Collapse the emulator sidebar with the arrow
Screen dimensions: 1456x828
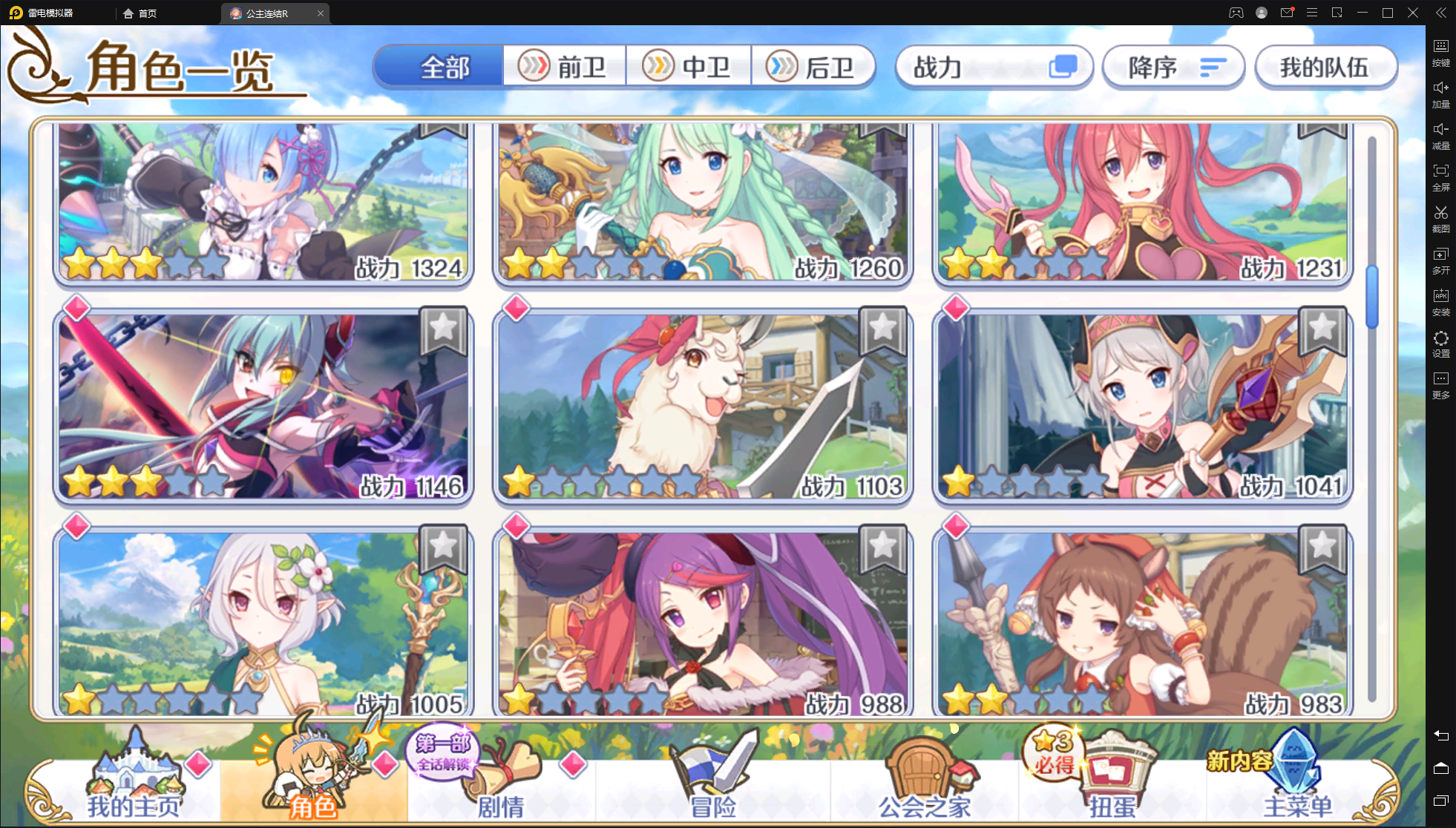pyautogui.click(x=1440, y=13)
